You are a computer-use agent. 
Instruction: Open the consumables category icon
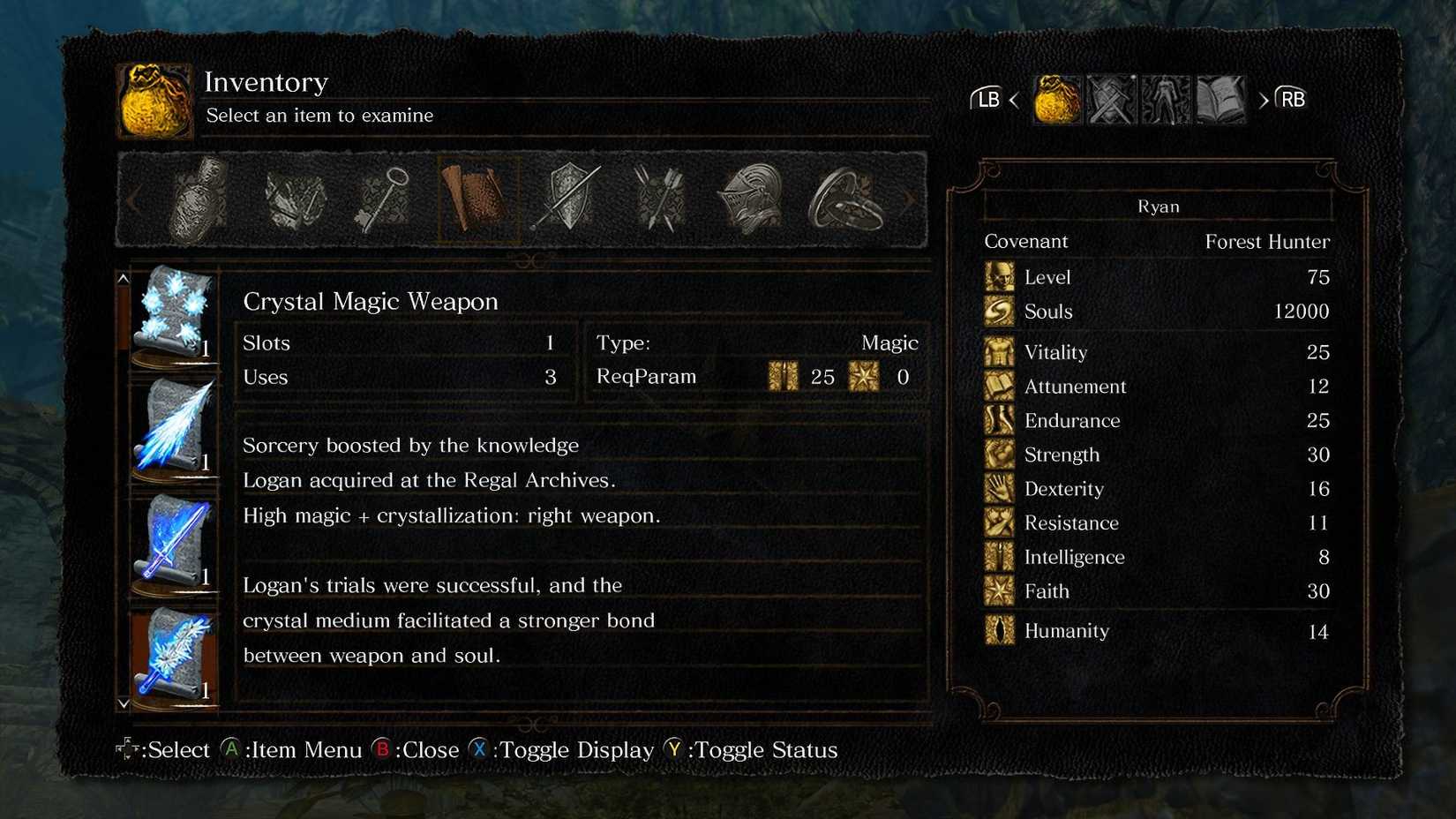click(199, 199)
